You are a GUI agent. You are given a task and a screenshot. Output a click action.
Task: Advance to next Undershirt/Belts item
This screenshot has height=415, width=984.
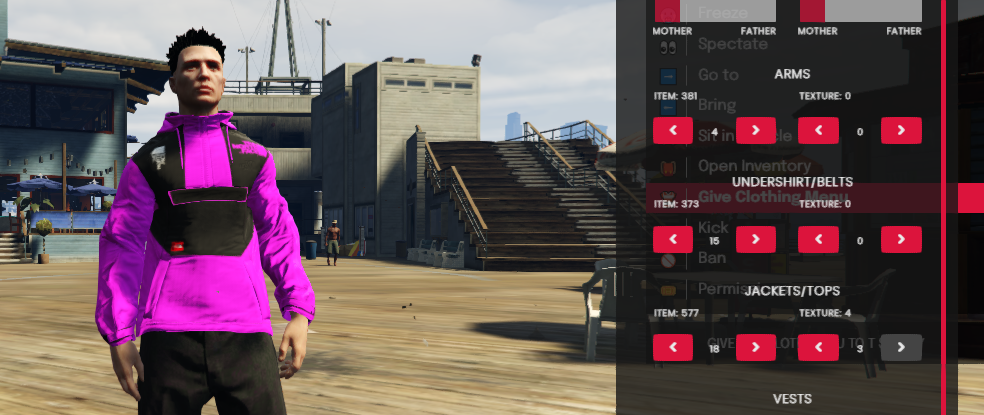click(x=755, y=239)
